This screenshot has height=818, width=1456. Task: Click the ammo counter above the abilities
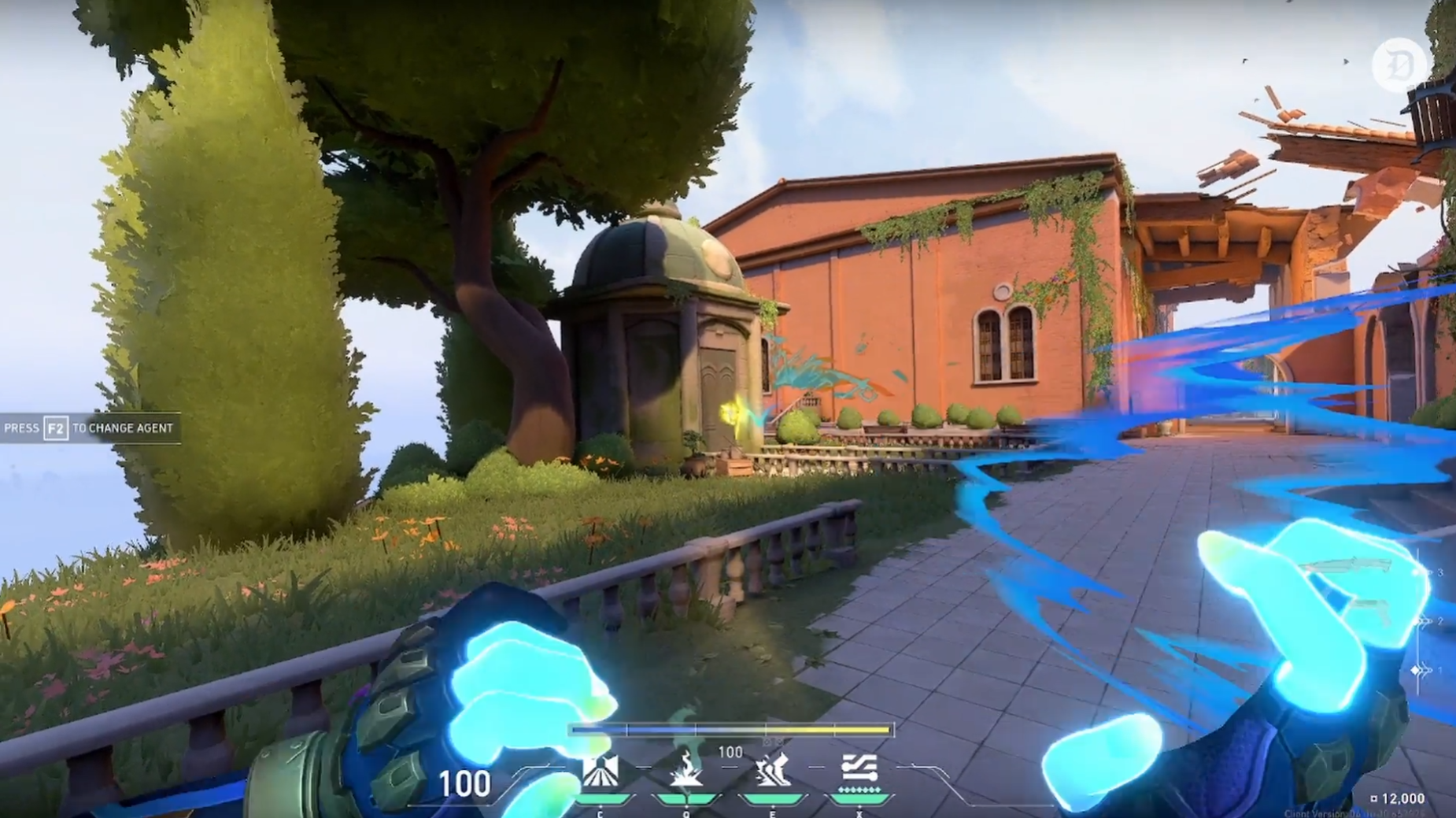[x=732, y=752]
